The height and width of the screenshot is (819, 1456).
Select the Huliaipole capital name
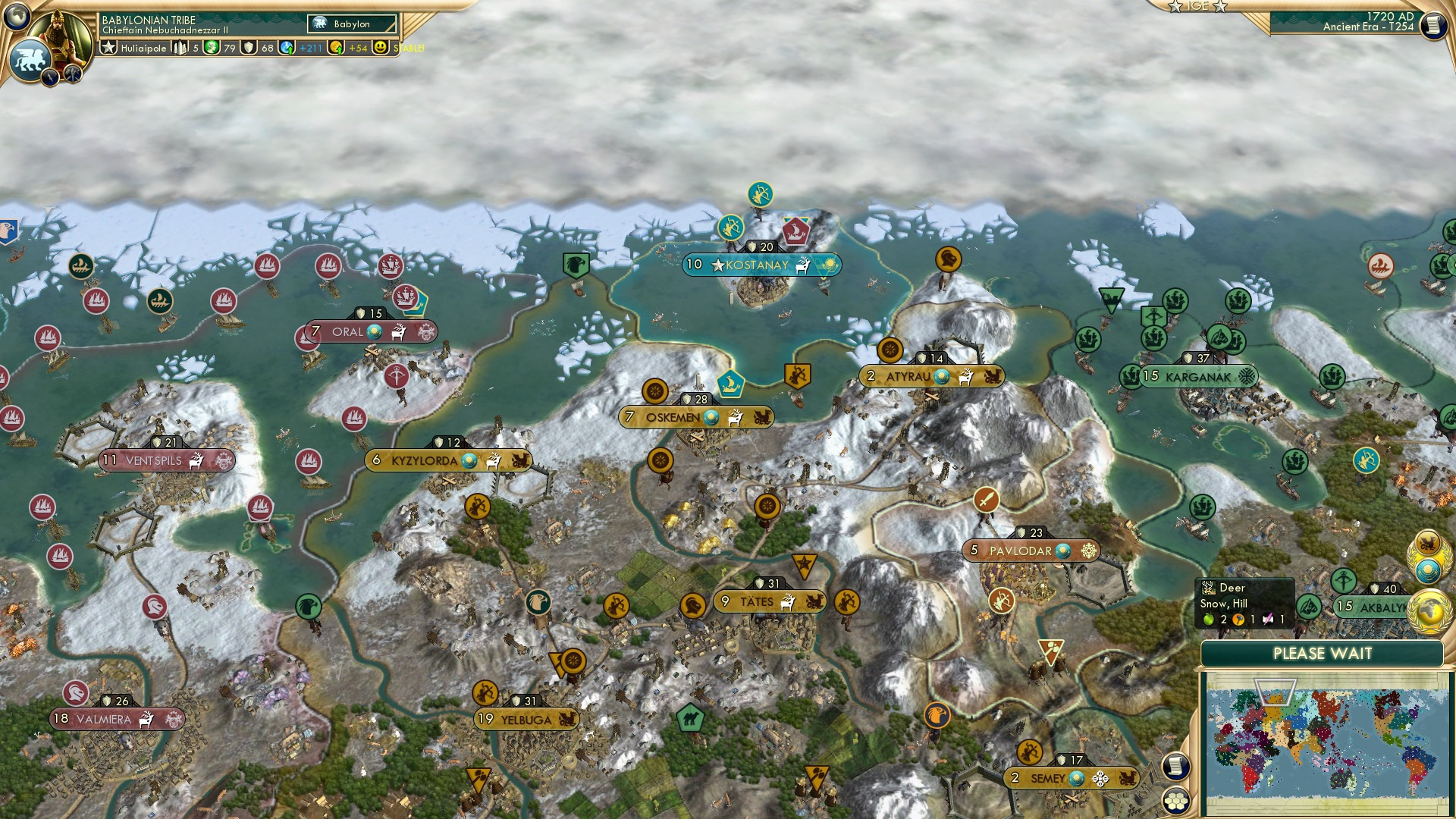point(143,48)
